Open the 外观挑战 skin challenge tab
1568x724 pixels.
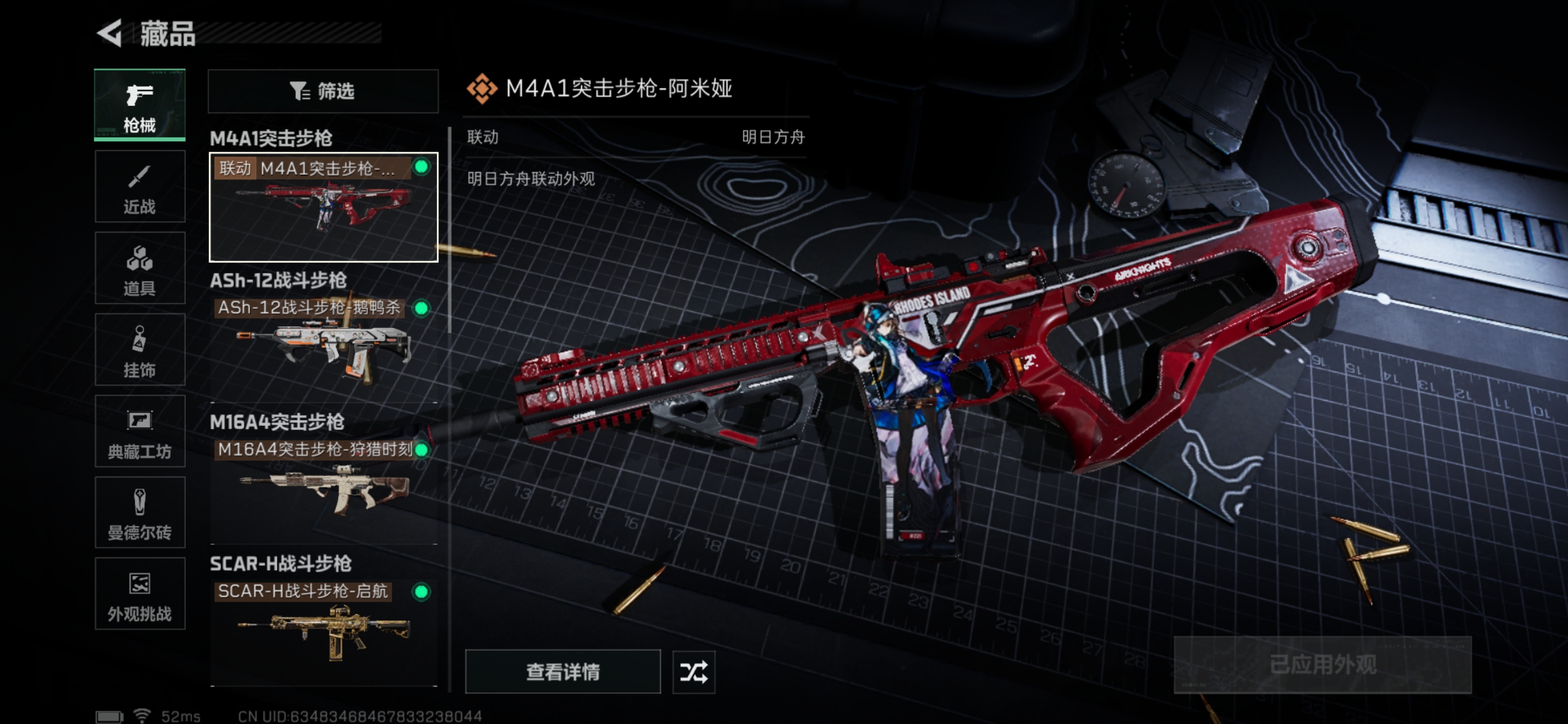coord(139,595)
